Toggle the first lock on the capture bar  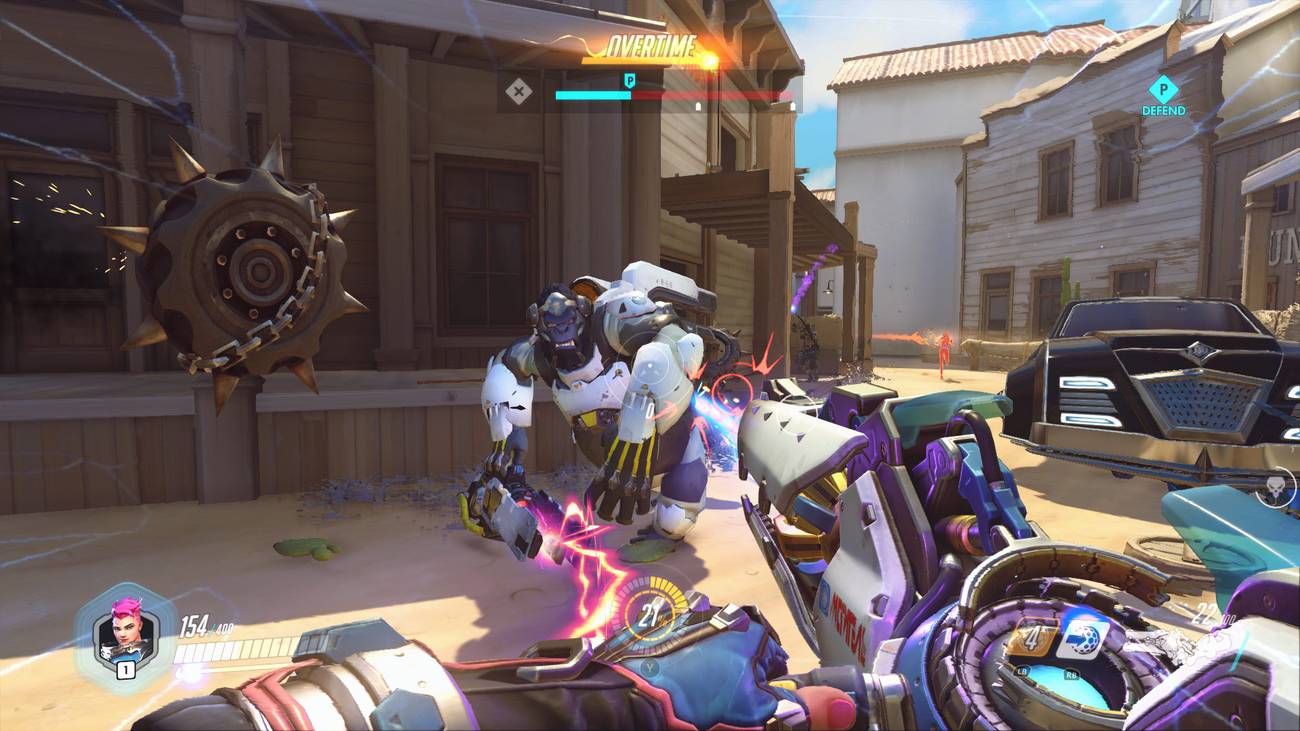click(698, 104)
